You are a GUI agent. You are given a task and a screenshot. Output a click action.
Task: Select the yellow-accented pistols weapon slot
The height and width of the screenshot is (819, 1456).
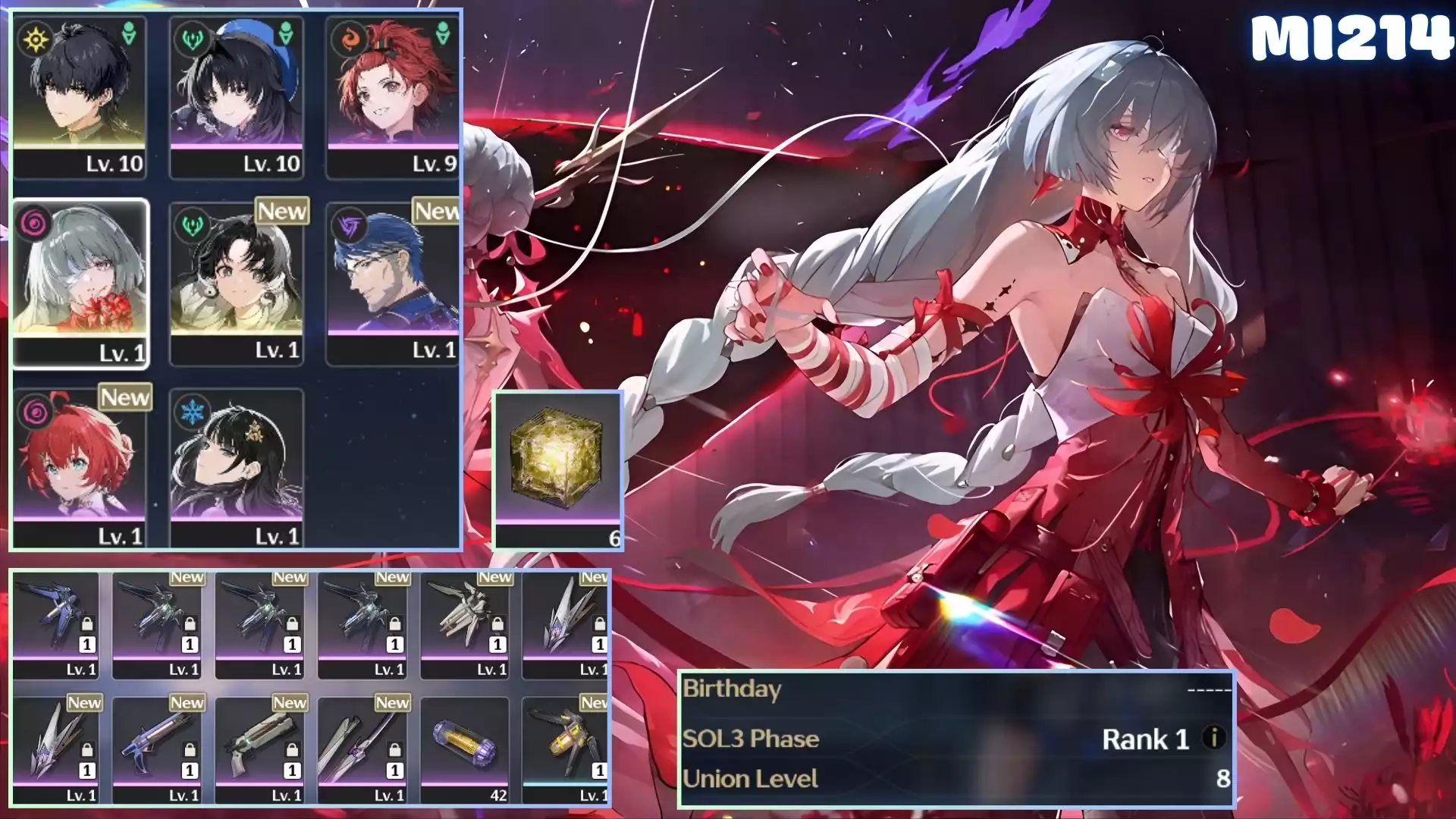[x=566, y=746]
